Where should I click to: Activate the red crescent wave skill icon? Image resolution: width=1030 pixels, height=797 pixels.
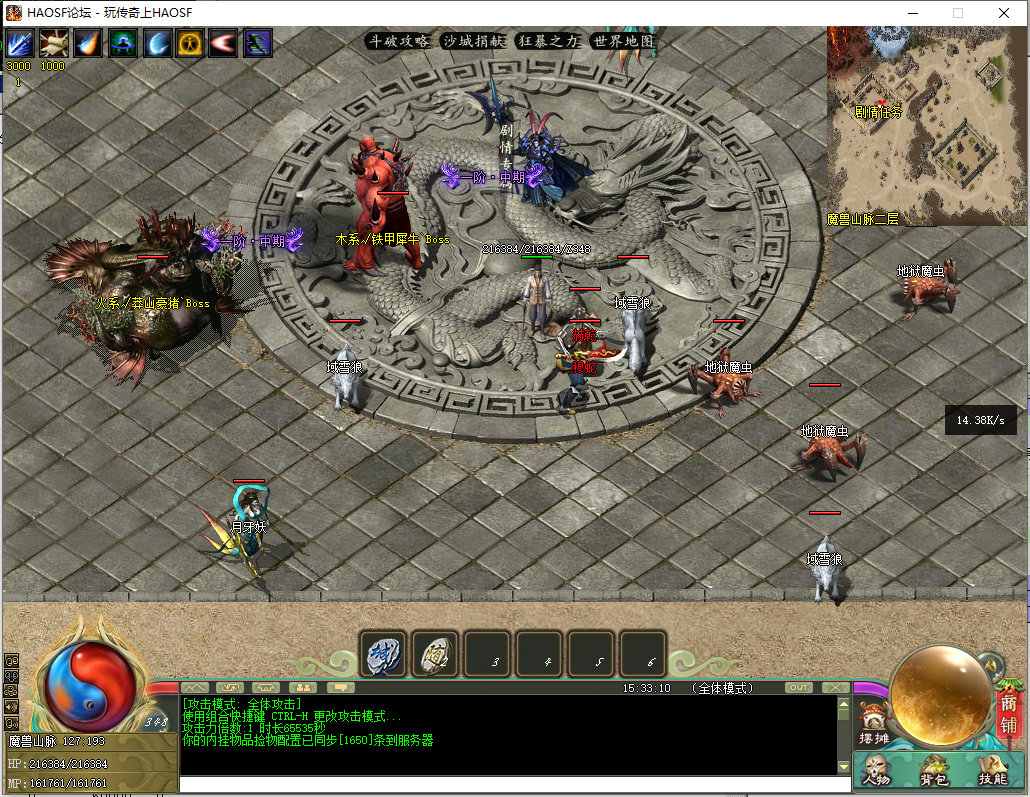point(224,43)
